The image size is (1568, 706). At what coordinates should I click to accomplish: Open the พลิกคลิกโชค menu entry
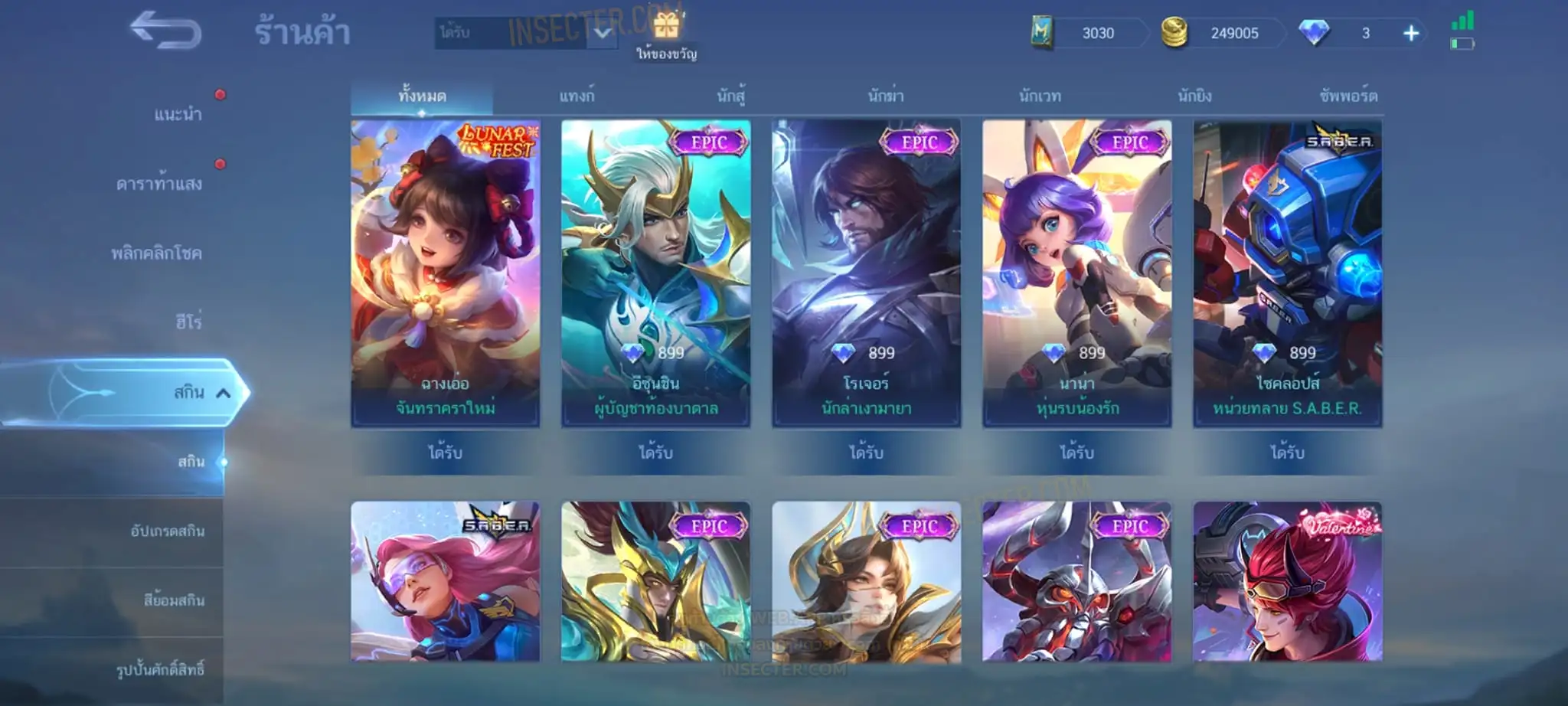157,253
